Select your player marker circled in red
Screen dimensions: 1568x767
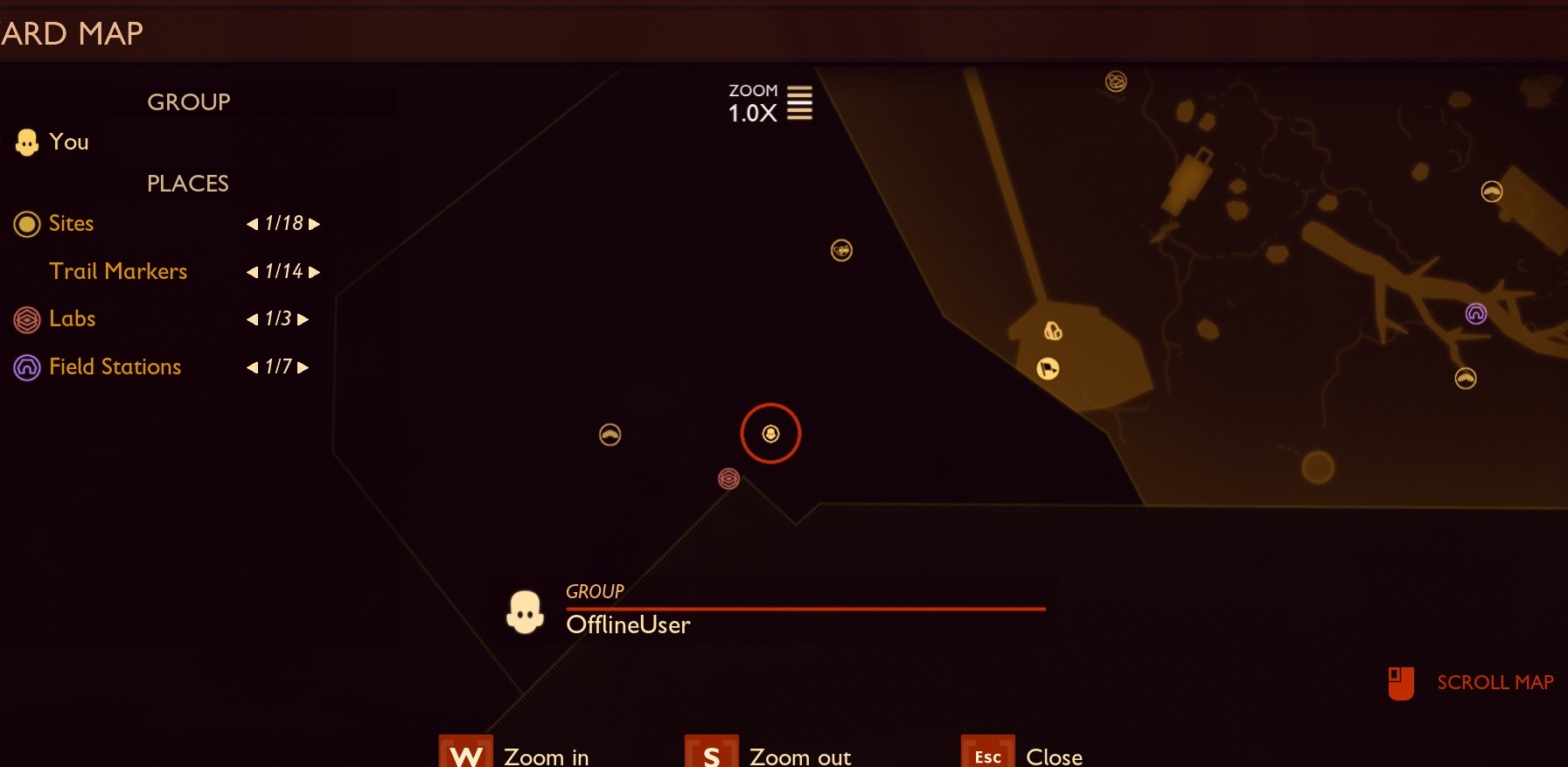coord(770,432)
